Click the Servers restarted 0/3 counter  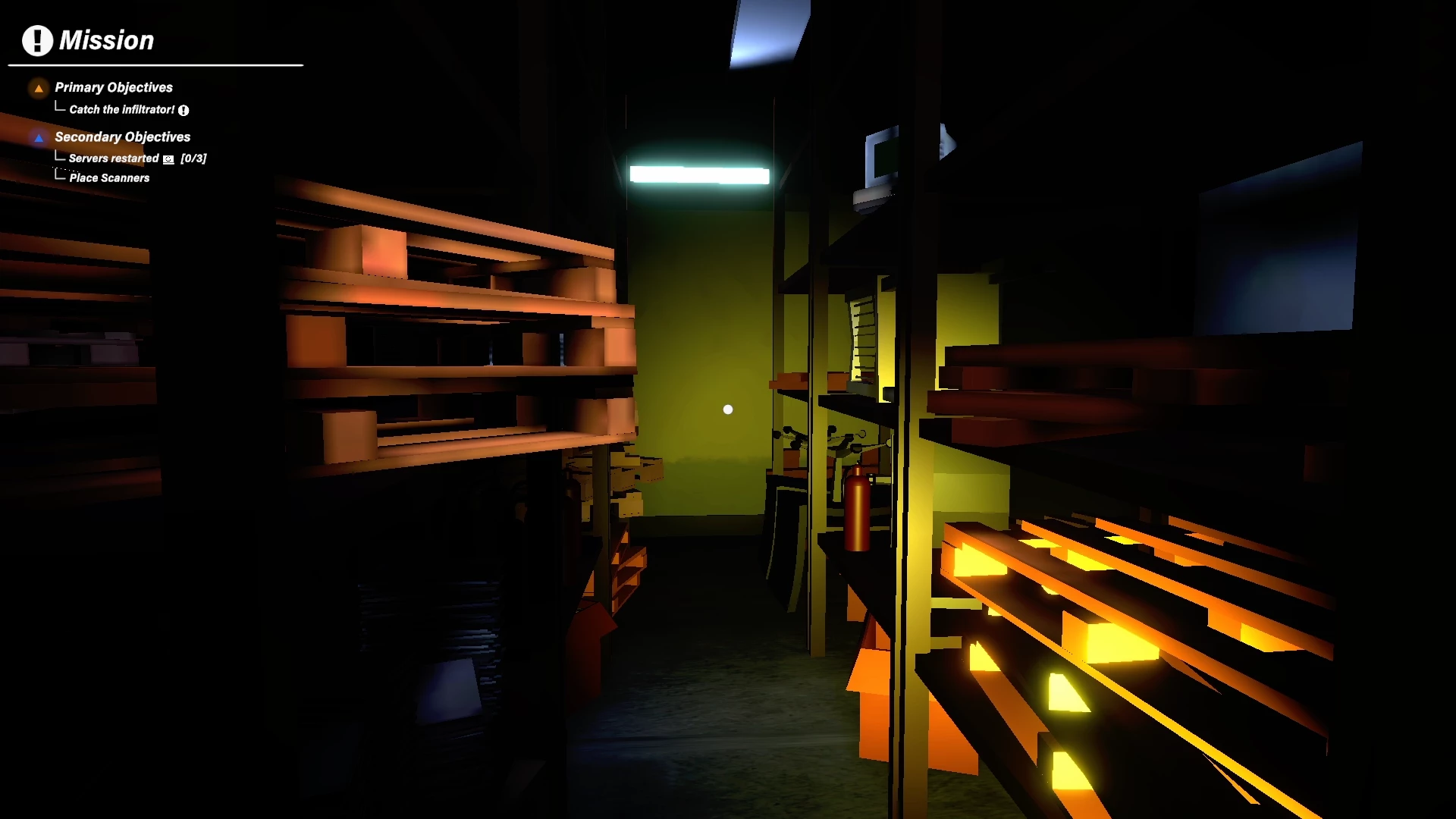click(193, 158)
